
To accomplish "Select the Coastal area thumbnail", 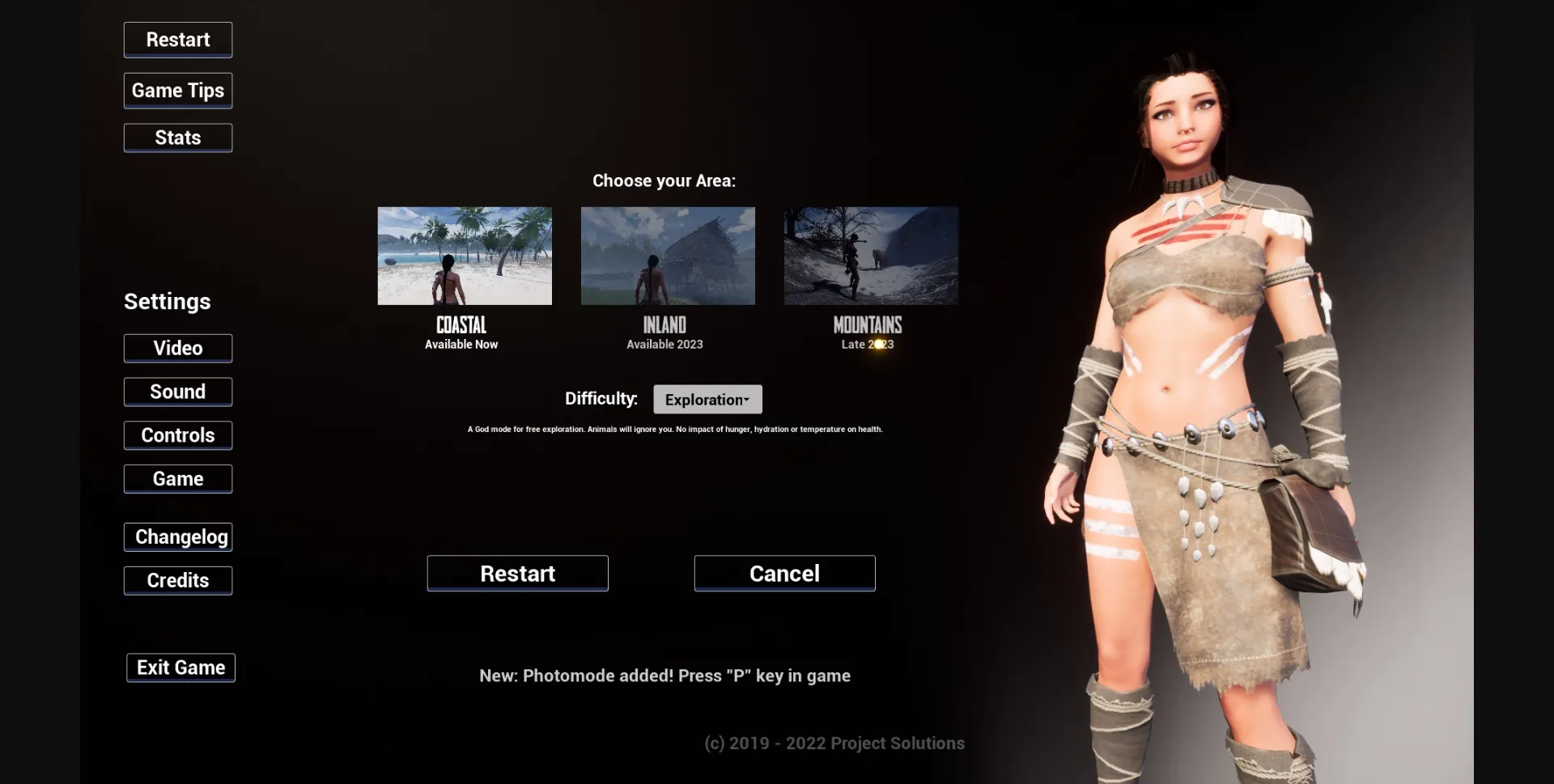I will click(464, 256).
